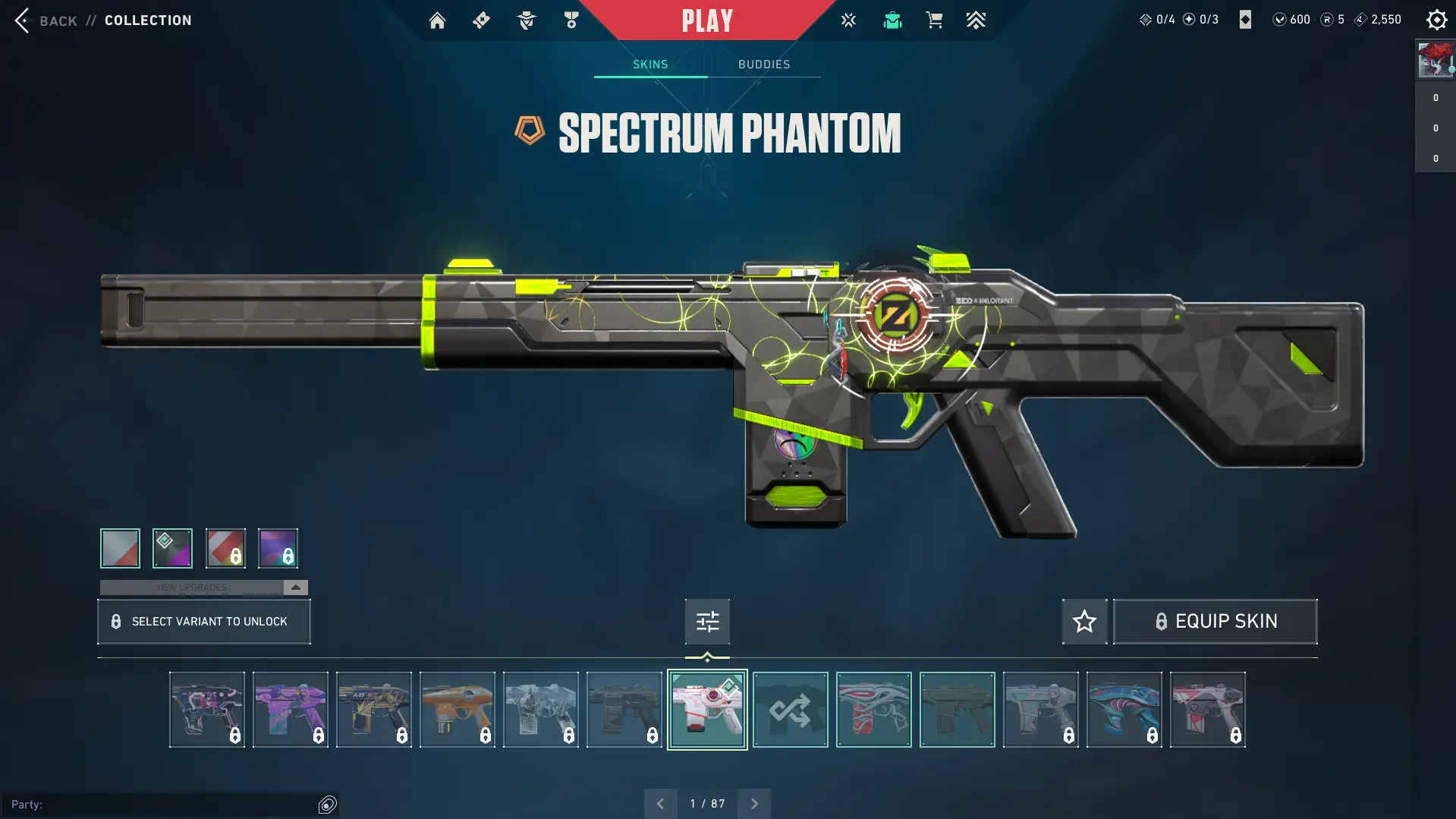Choose the locked purple variant swatch
1456x819 pixels.
click(x=278, y=548)
